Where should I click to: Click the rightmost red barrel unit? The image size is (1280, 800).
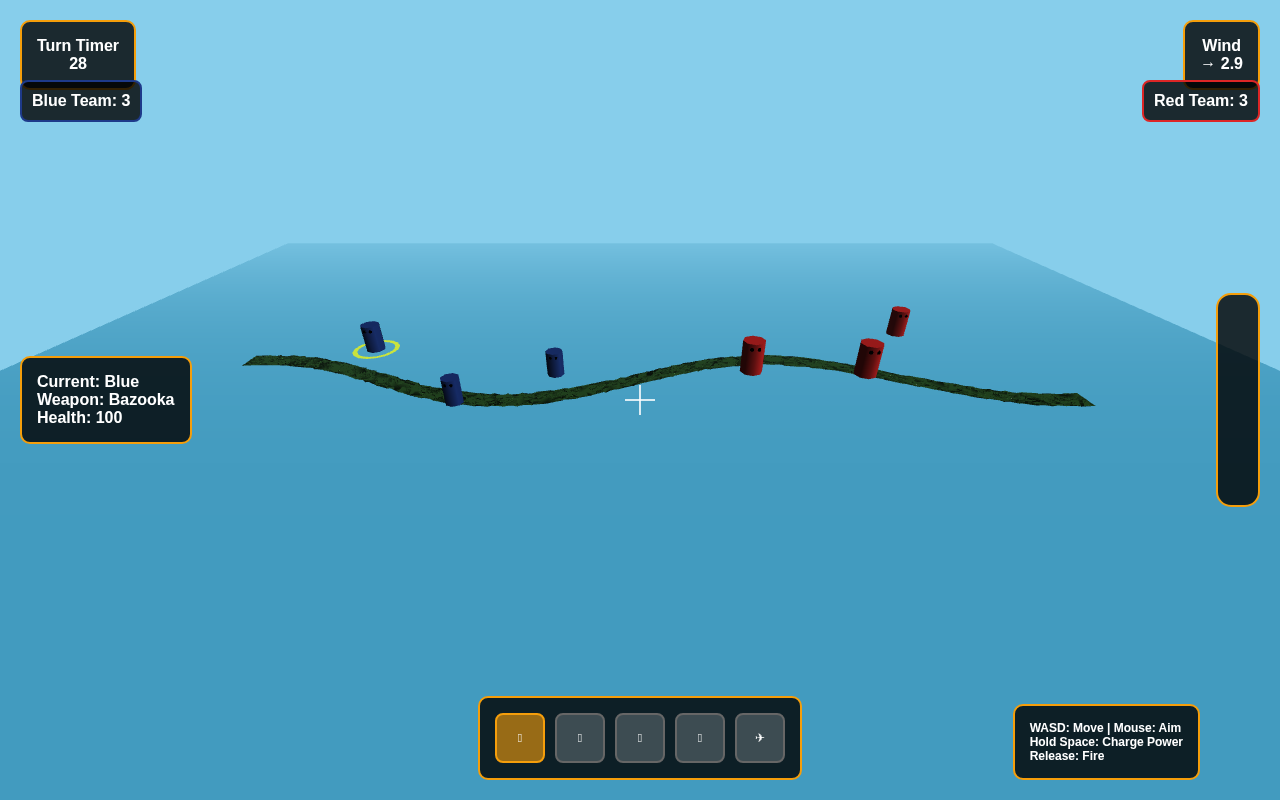[895, 322]
